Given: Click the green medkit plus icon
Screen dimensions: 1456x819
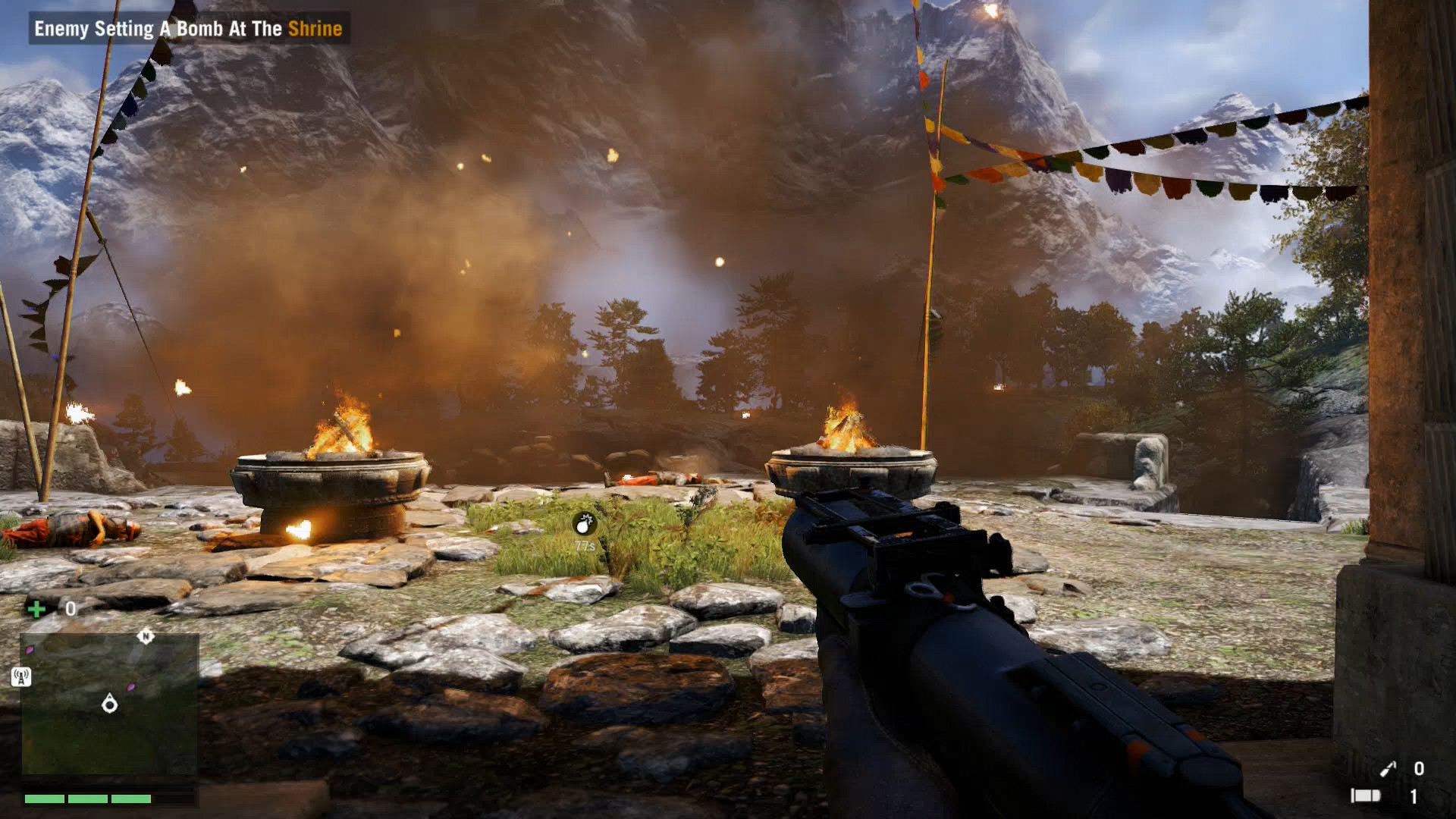Looking at the screenshot, I should point(36,609).
